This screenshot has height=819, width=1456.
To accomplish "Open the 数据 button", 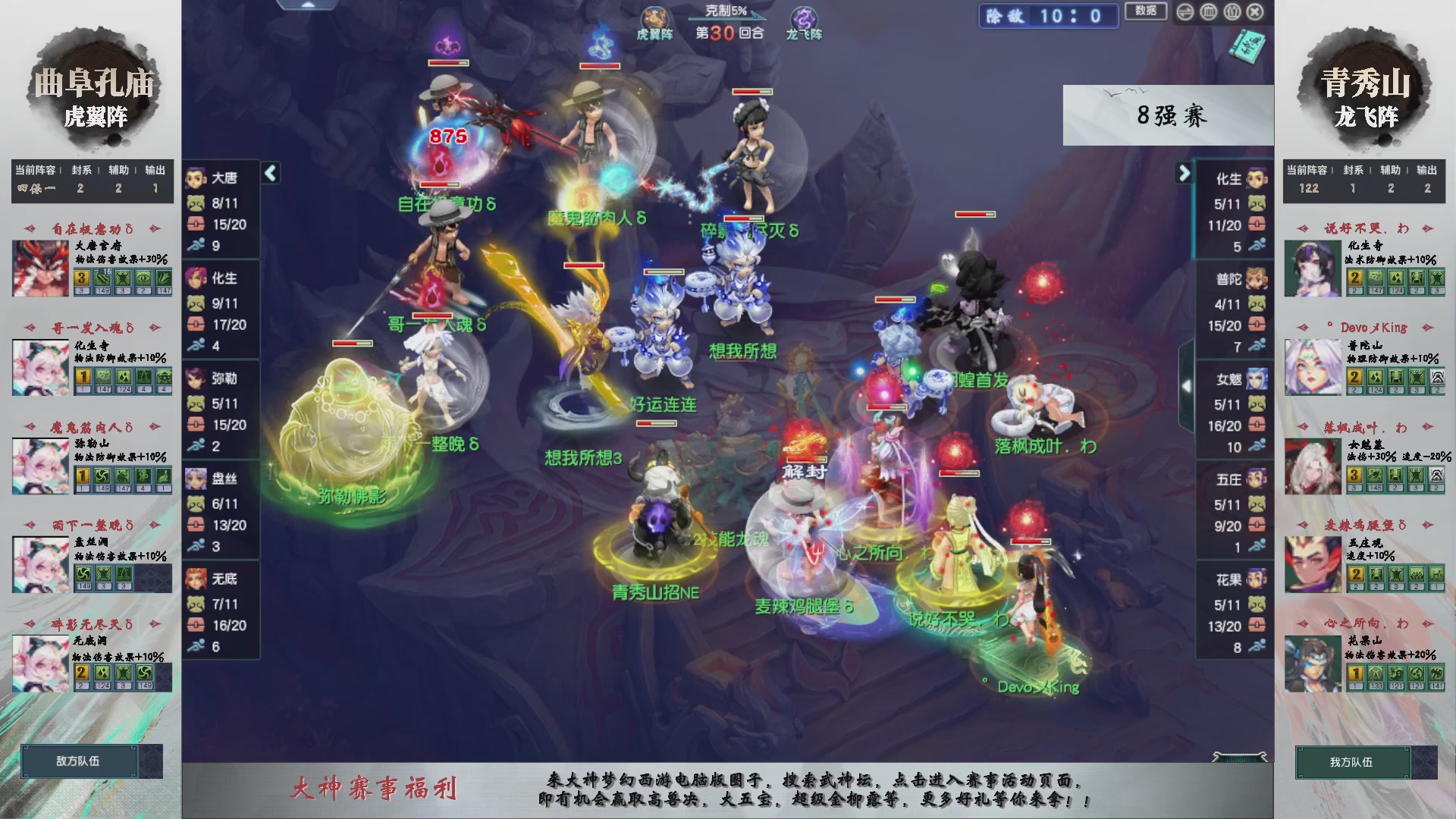I will click(x=1147, y=11).
